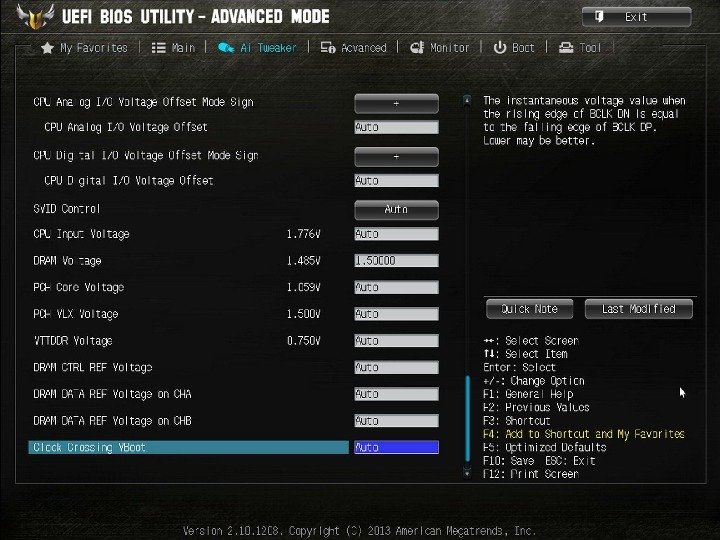Edit the VTTDDR Voltage field
Image resolution: width=720 pixels, height=540 pixels.
(396, 341)
